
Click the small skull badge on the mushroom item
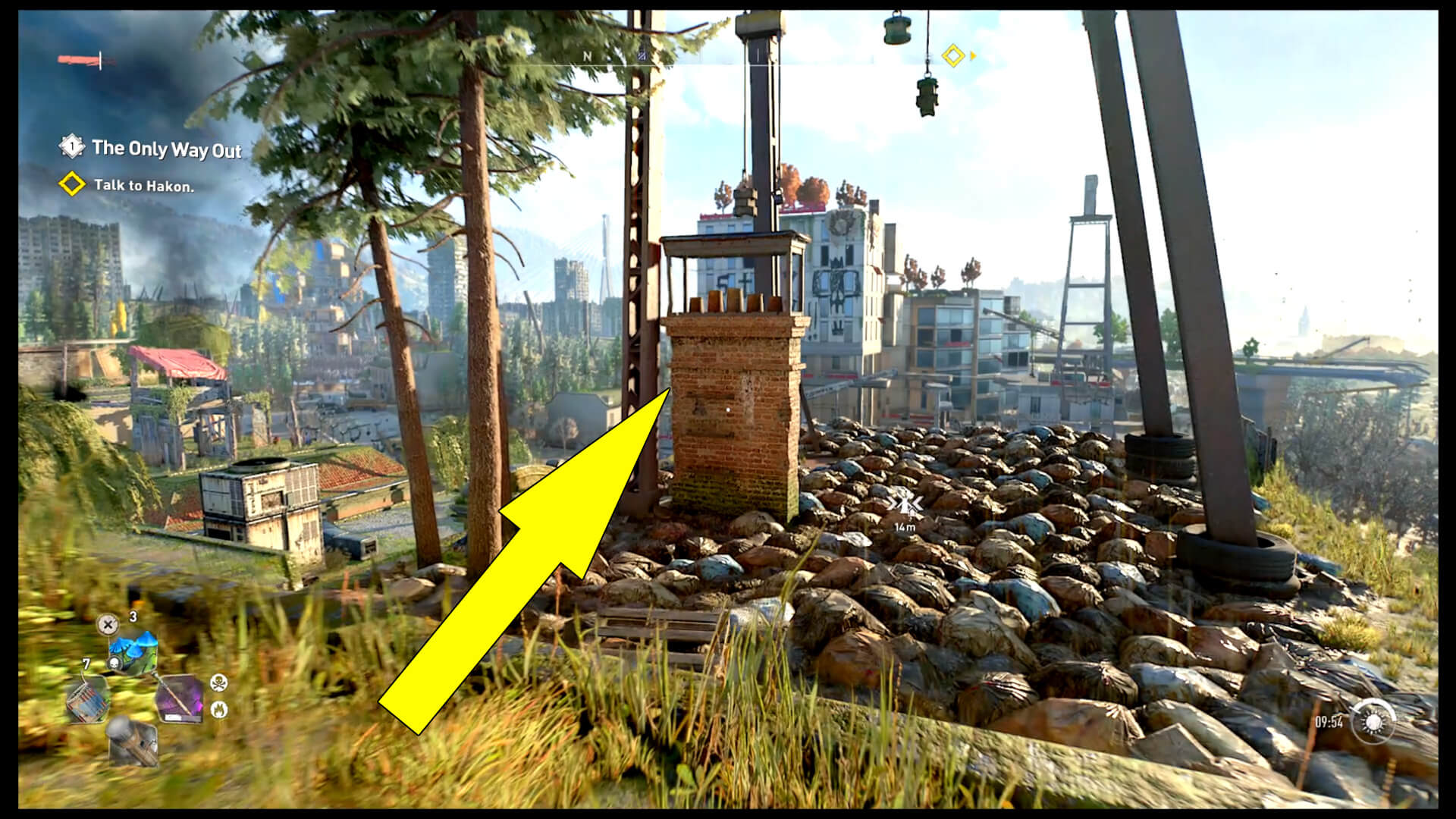(115, 663)
